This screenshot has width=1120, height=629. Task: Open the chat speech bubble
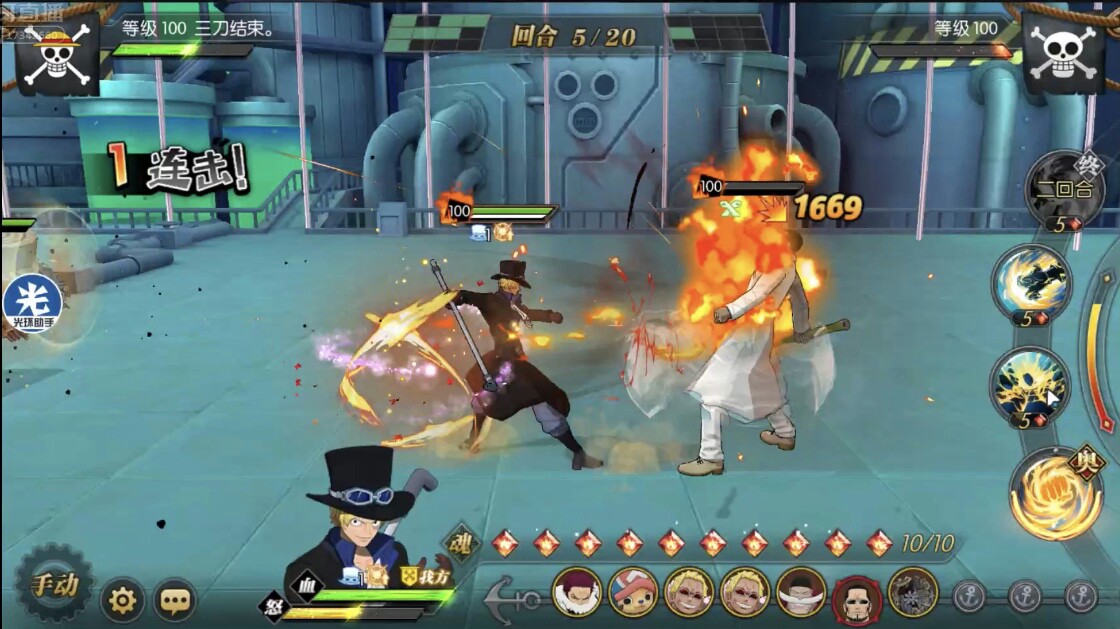click(175, 600)
